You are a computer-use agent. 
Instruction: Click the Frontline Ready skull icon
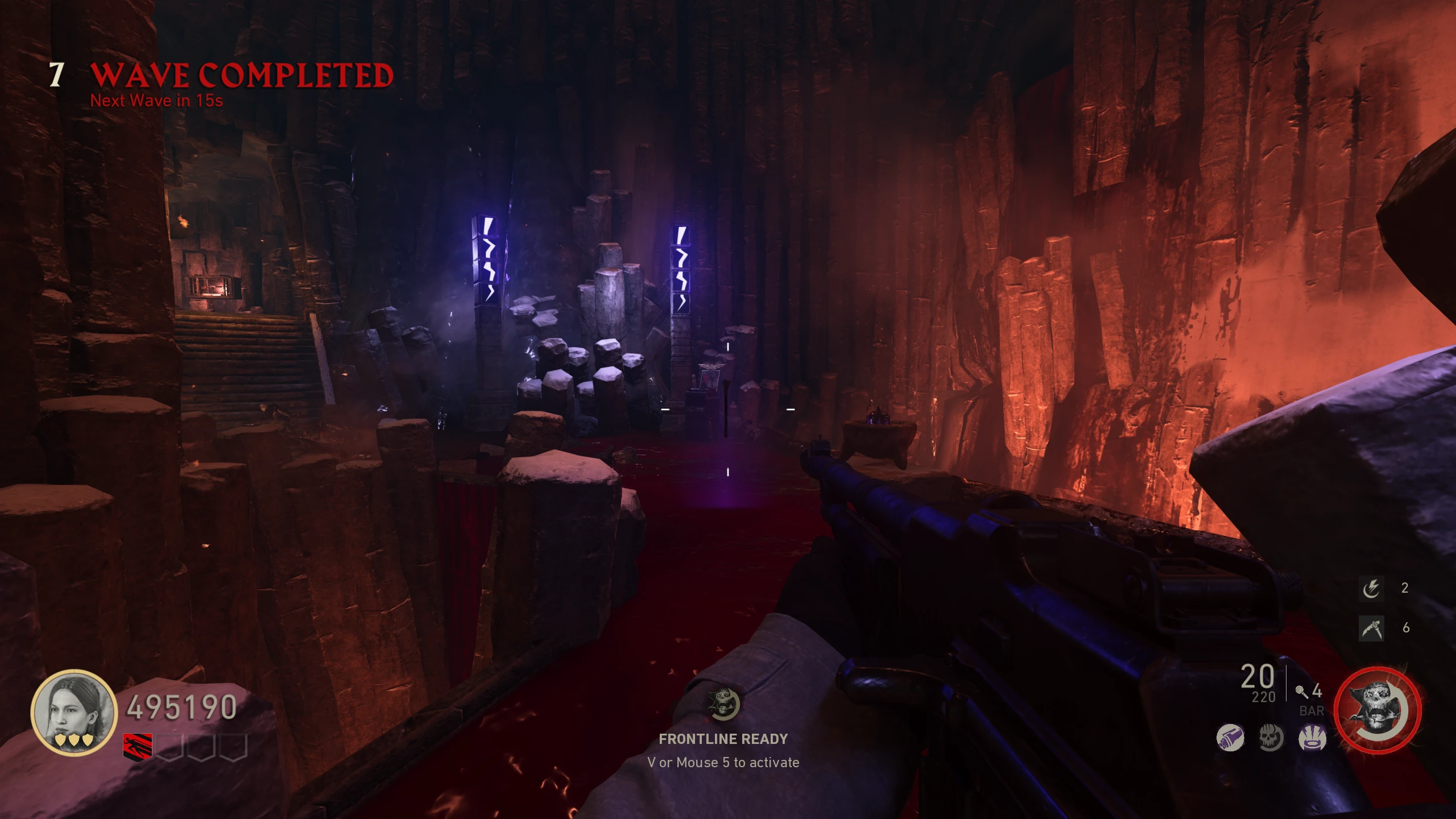[723, 704]
